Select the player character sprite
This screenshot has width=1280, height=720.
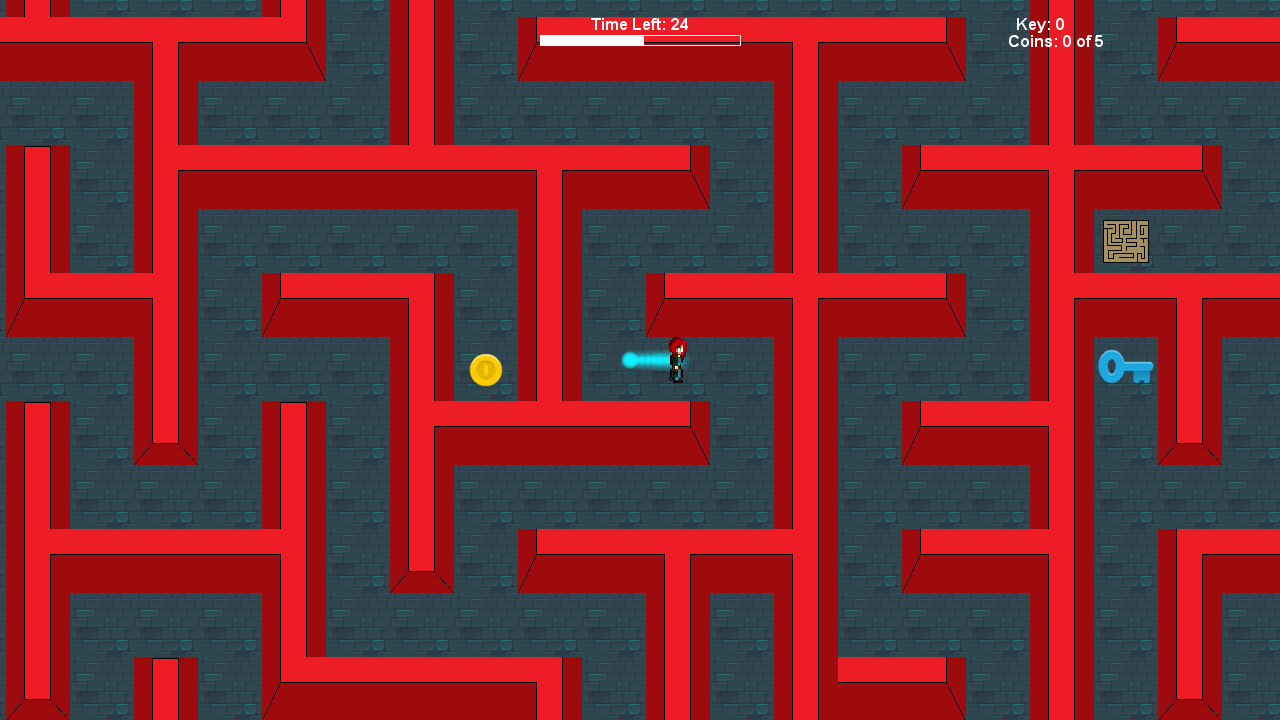pyautogui.click(x=676, y=362)
